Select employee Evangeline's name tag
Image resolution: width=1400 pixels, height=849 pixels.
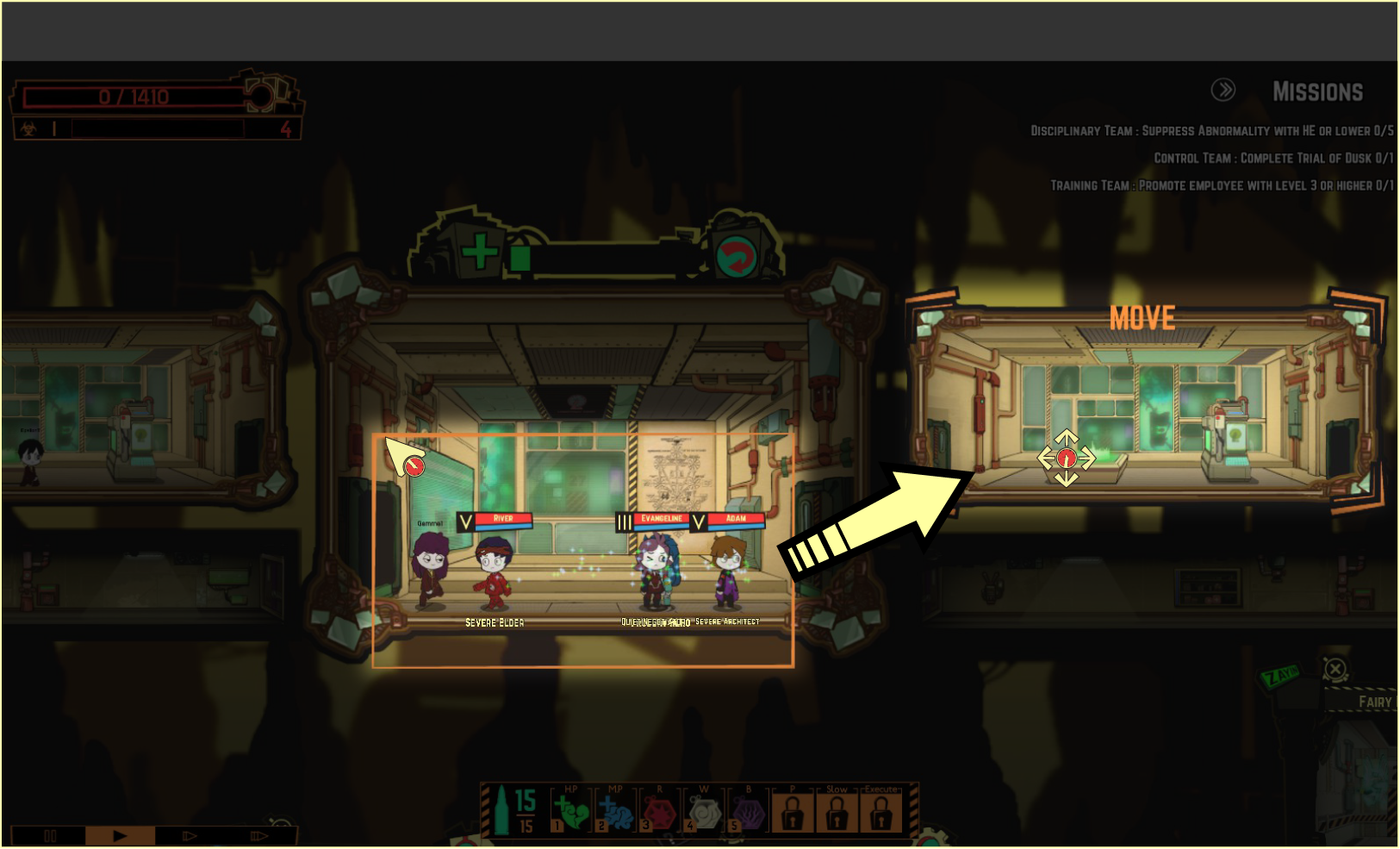[661, 520]
